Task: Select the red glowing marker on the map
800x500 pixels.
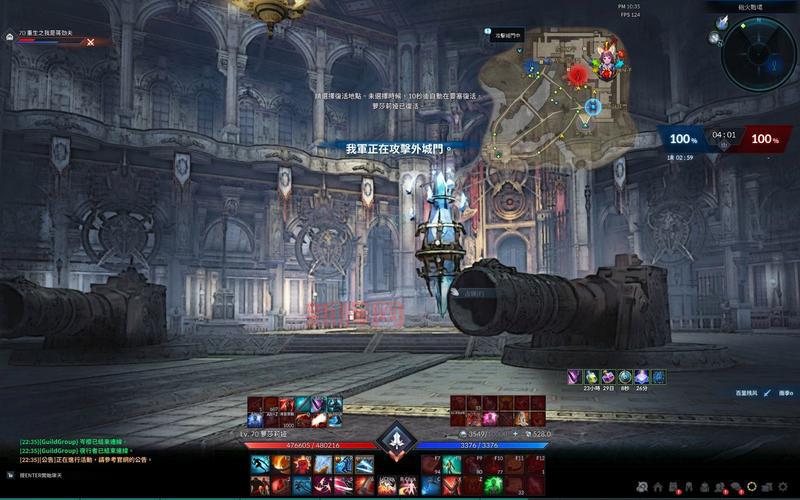Action: tap(577, 74)
